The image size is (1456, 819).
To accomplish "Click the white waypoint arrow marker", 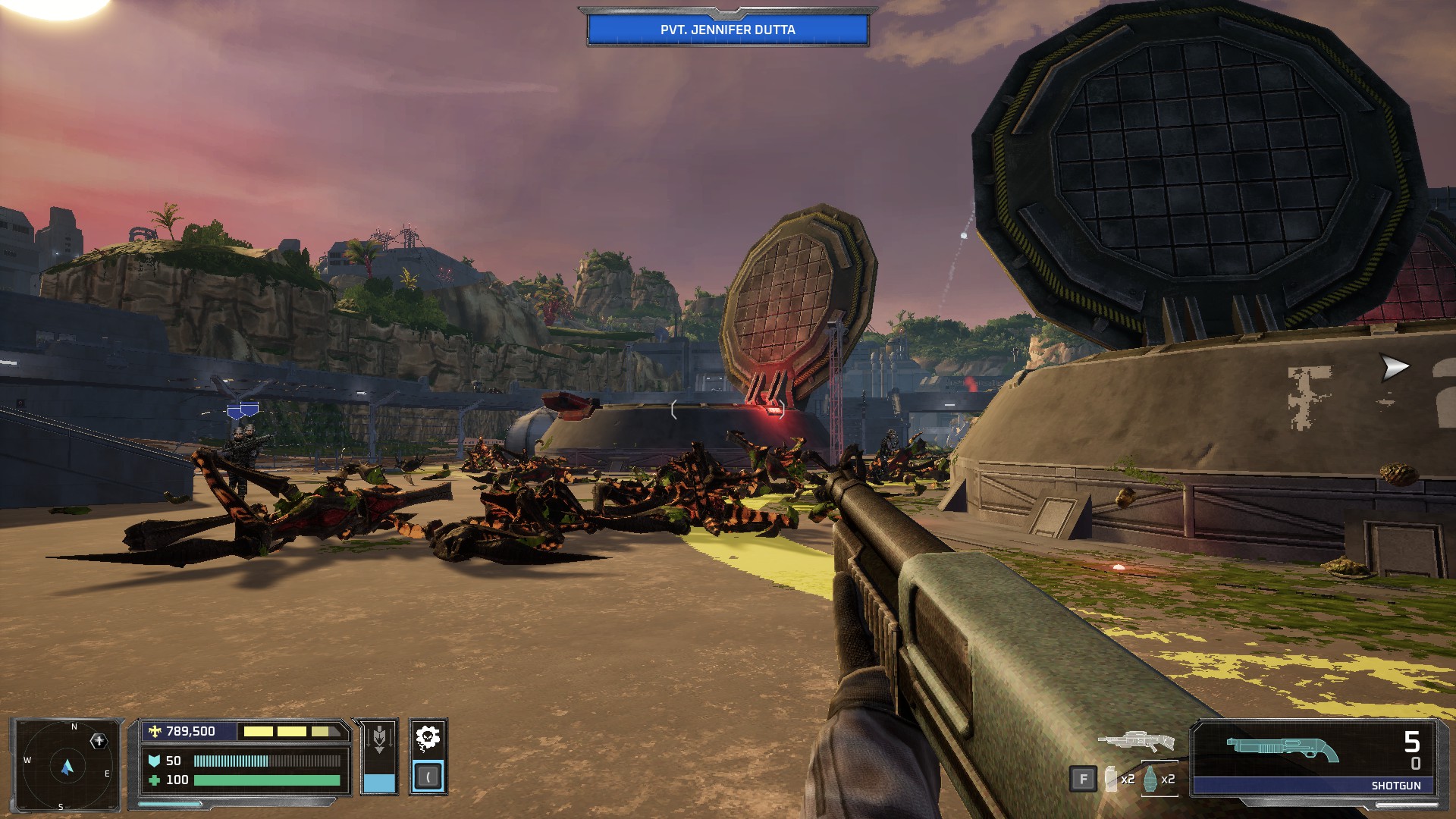I will [1394, 368].
